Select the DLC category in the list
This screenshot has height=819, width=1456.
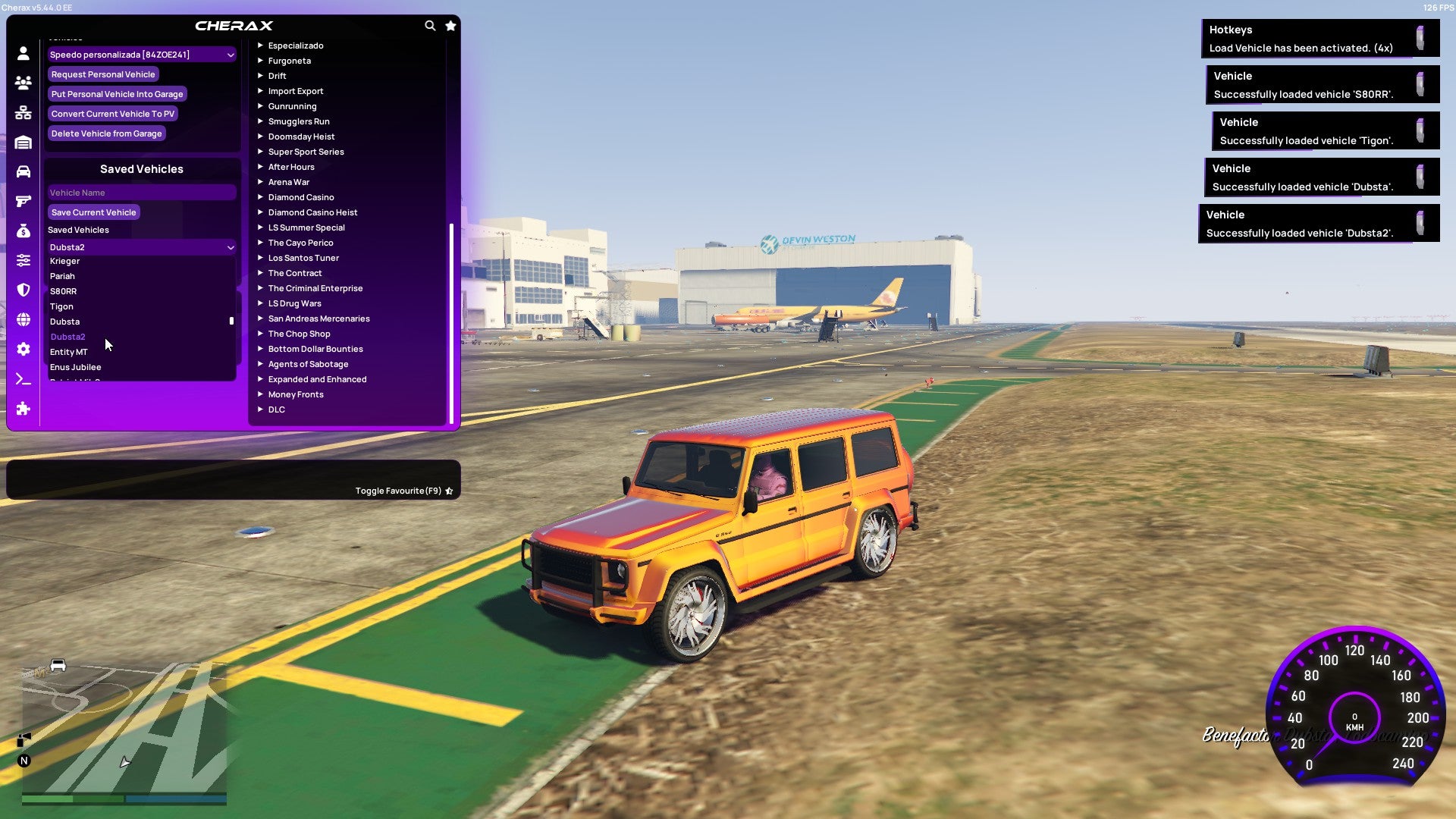click(276, 409)
